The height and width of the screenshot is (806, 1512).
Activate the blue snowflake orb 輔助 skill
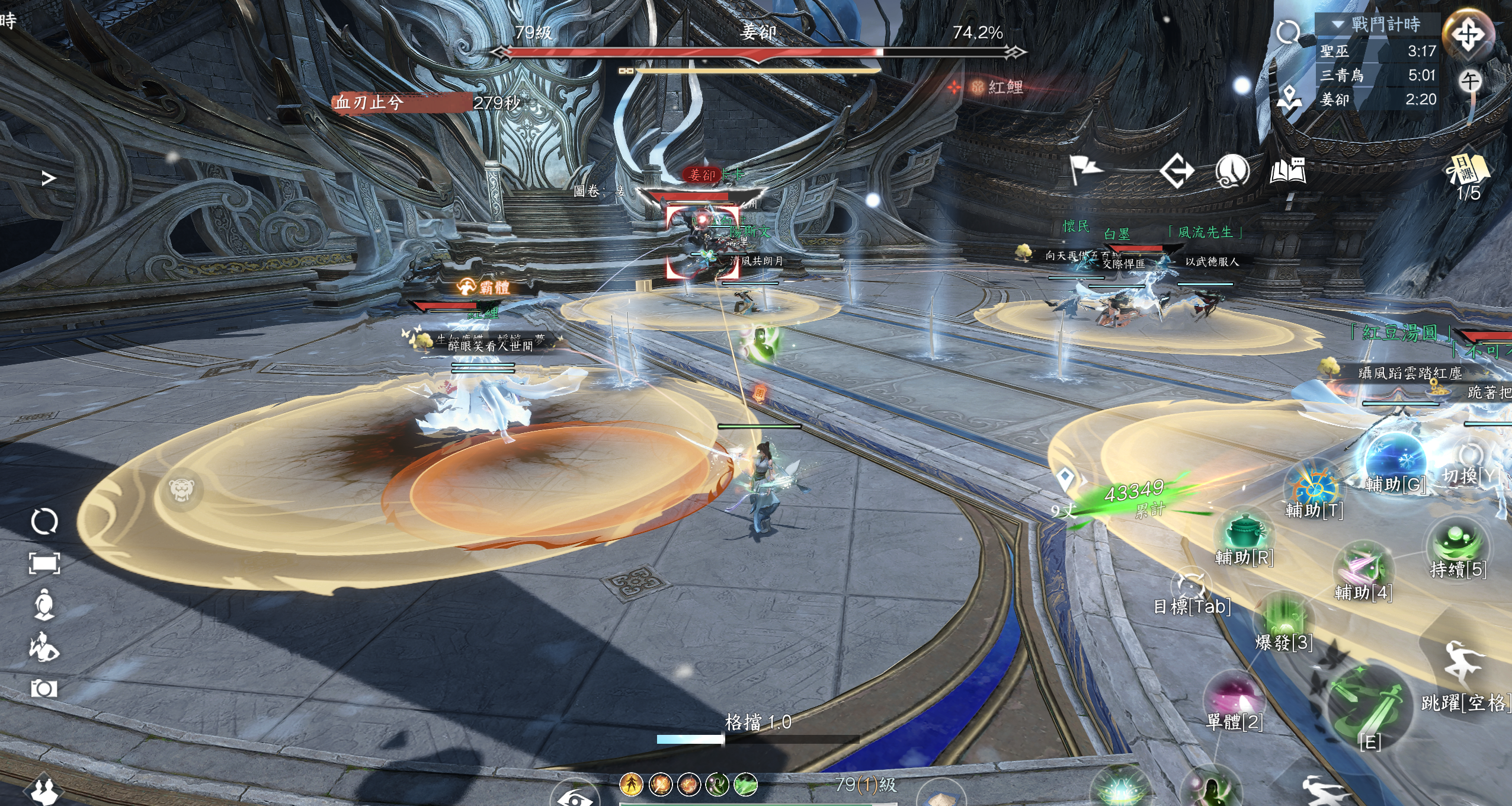coord(1395,459)
